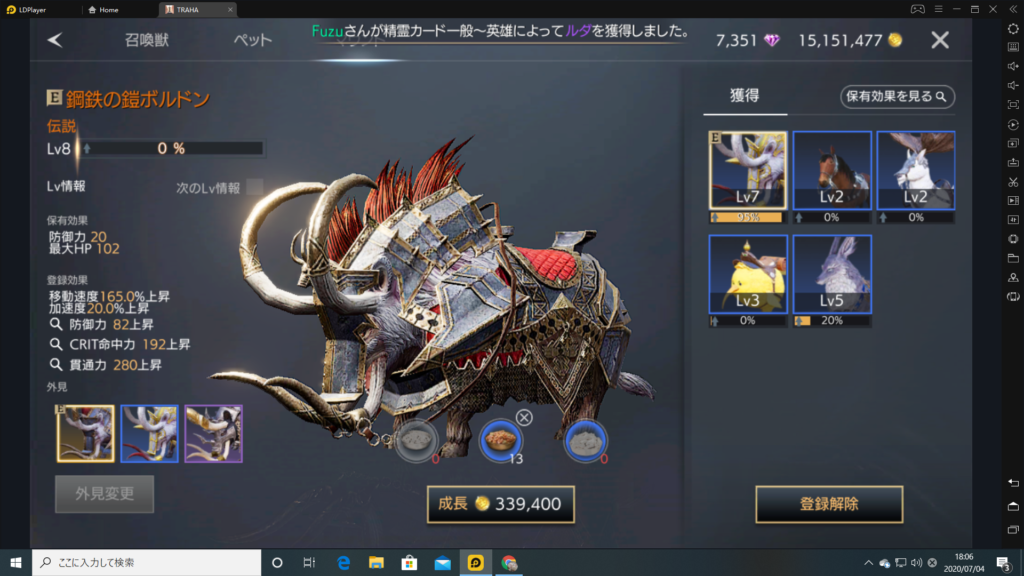
Task: Select the gold-framed appearance thumbnail
Action: tap(85, 433)
